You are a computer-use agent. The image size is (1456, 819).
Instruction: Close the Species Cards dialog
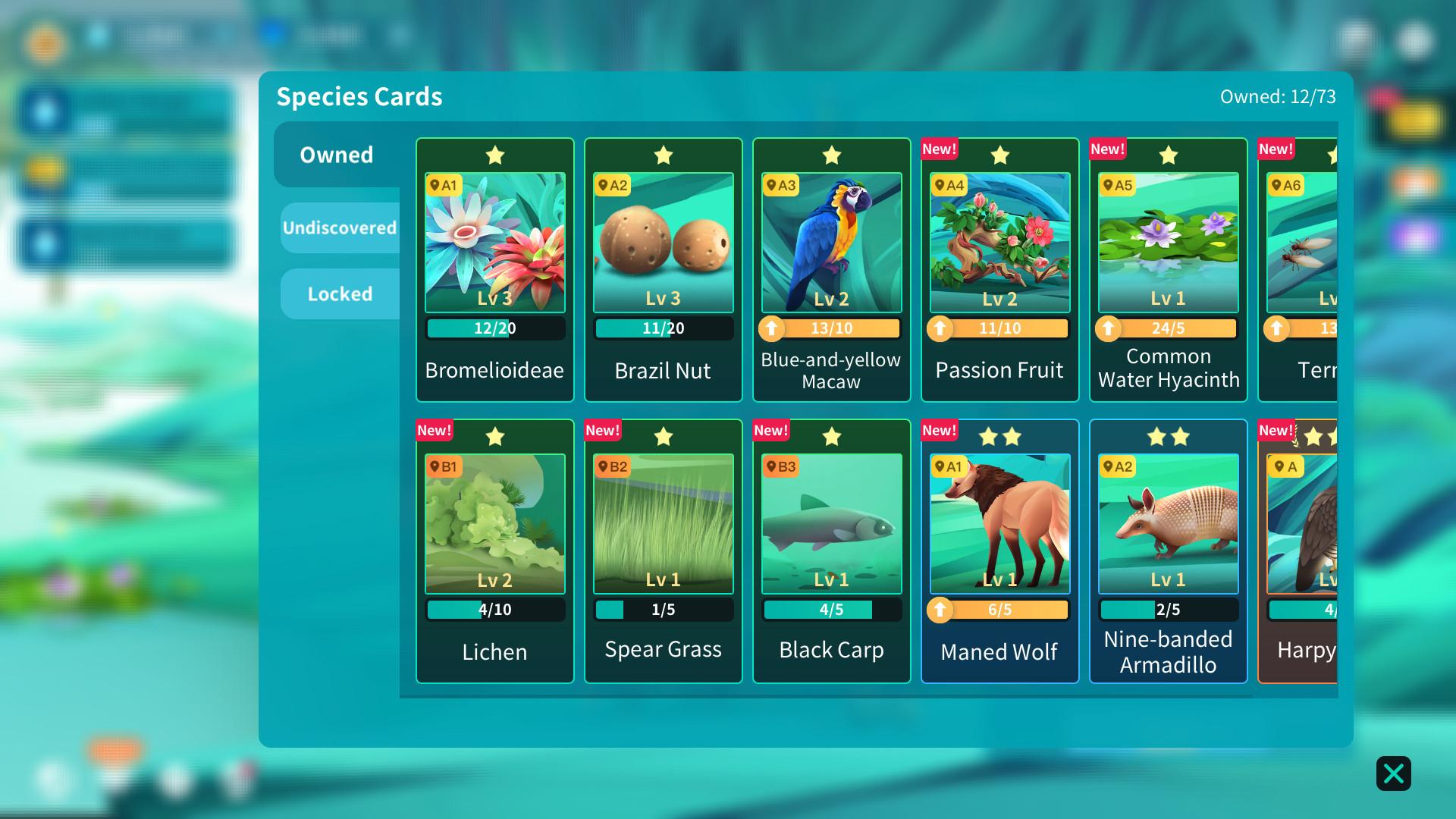click(x=1393, y=773)
